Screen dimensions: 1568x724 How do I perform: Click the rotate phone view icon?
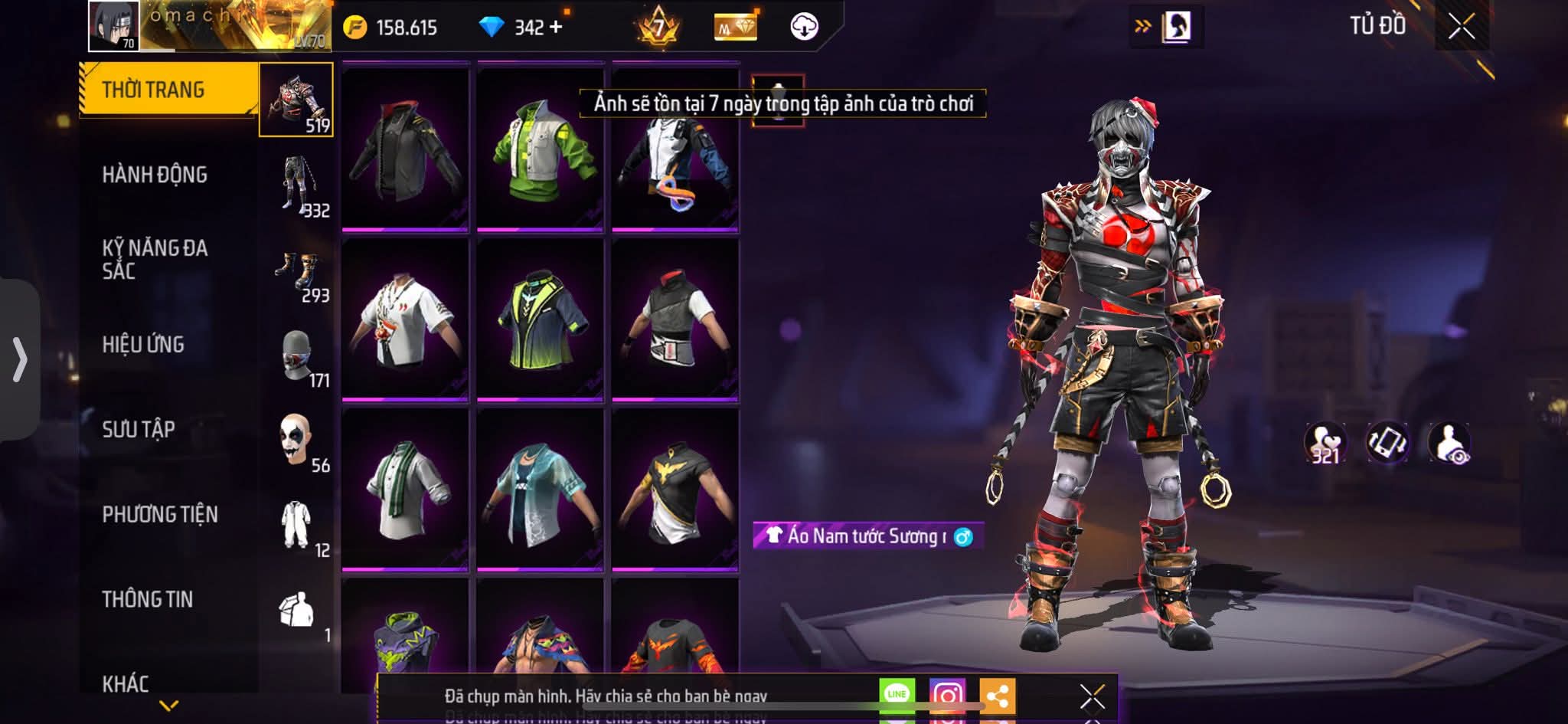point(1387,443)
